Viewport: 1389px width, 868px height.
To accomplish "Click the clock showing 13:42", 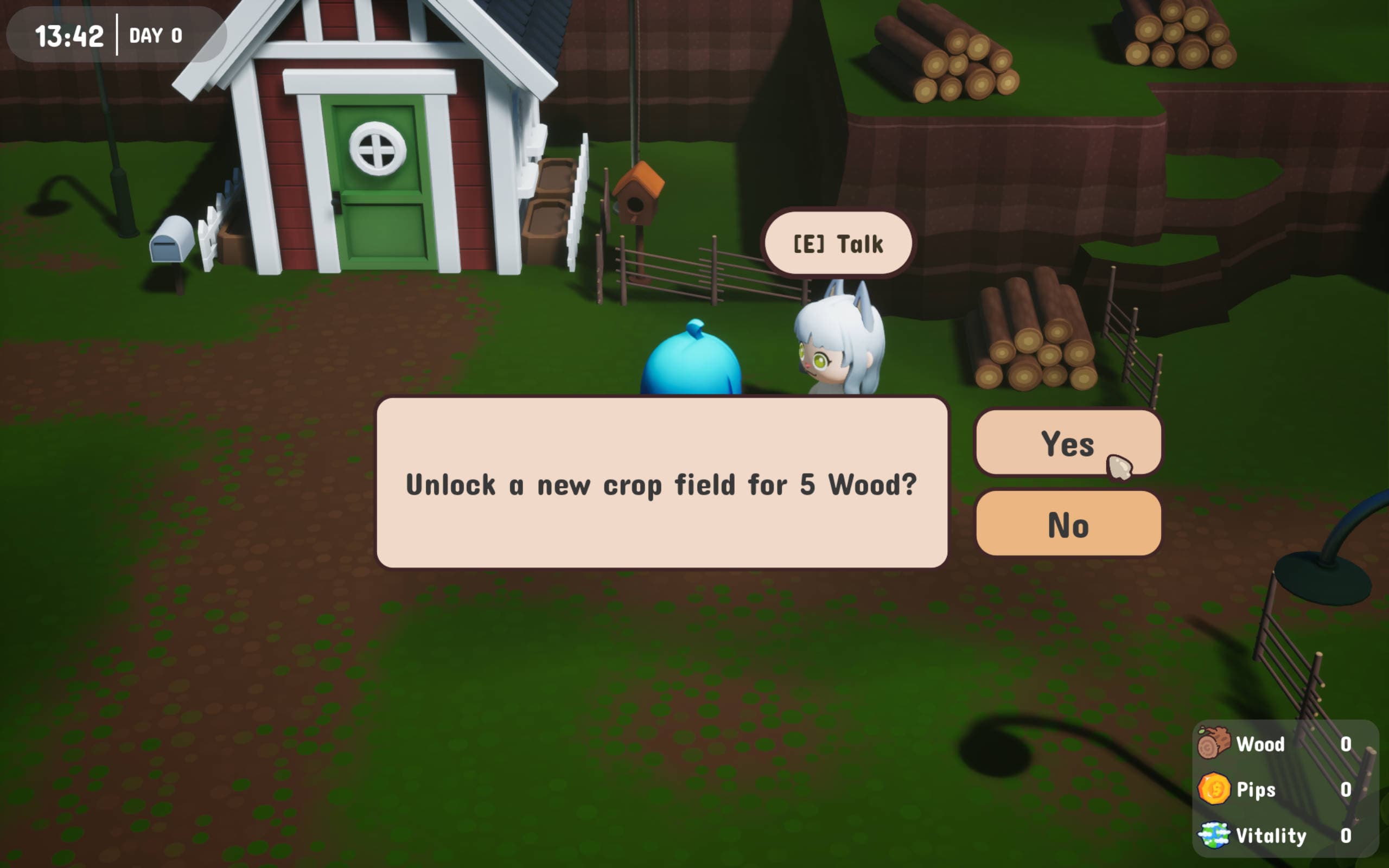I will (x=70, y=36).
